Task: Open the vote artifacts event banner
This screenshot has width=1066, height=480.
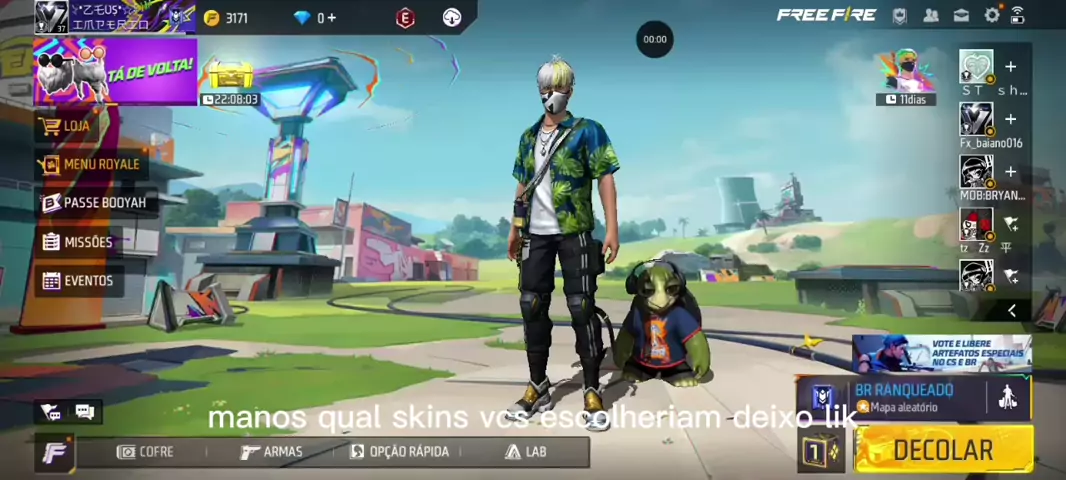Action: (941, 353)
